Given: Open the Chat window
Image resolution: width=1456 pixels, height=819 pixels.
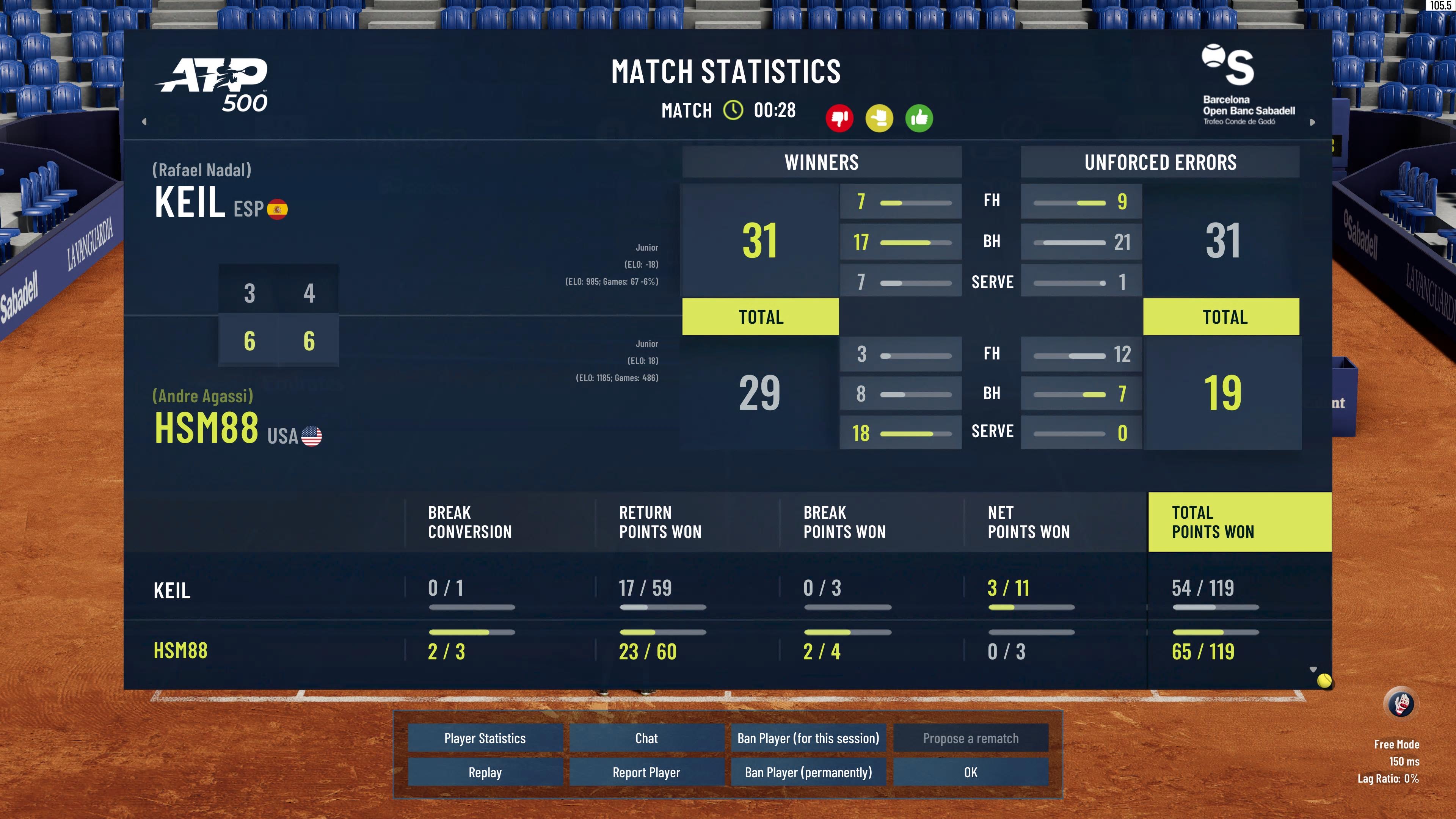Looking at the screenshot, I should pyautogui.click(x=646, y=738).
